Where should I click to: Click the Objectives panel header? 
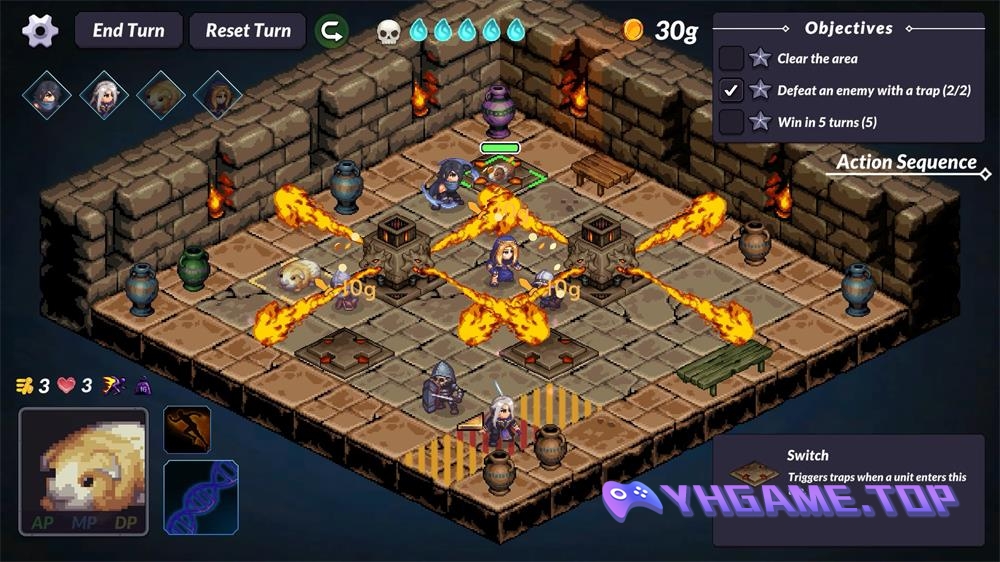[848, 29]
